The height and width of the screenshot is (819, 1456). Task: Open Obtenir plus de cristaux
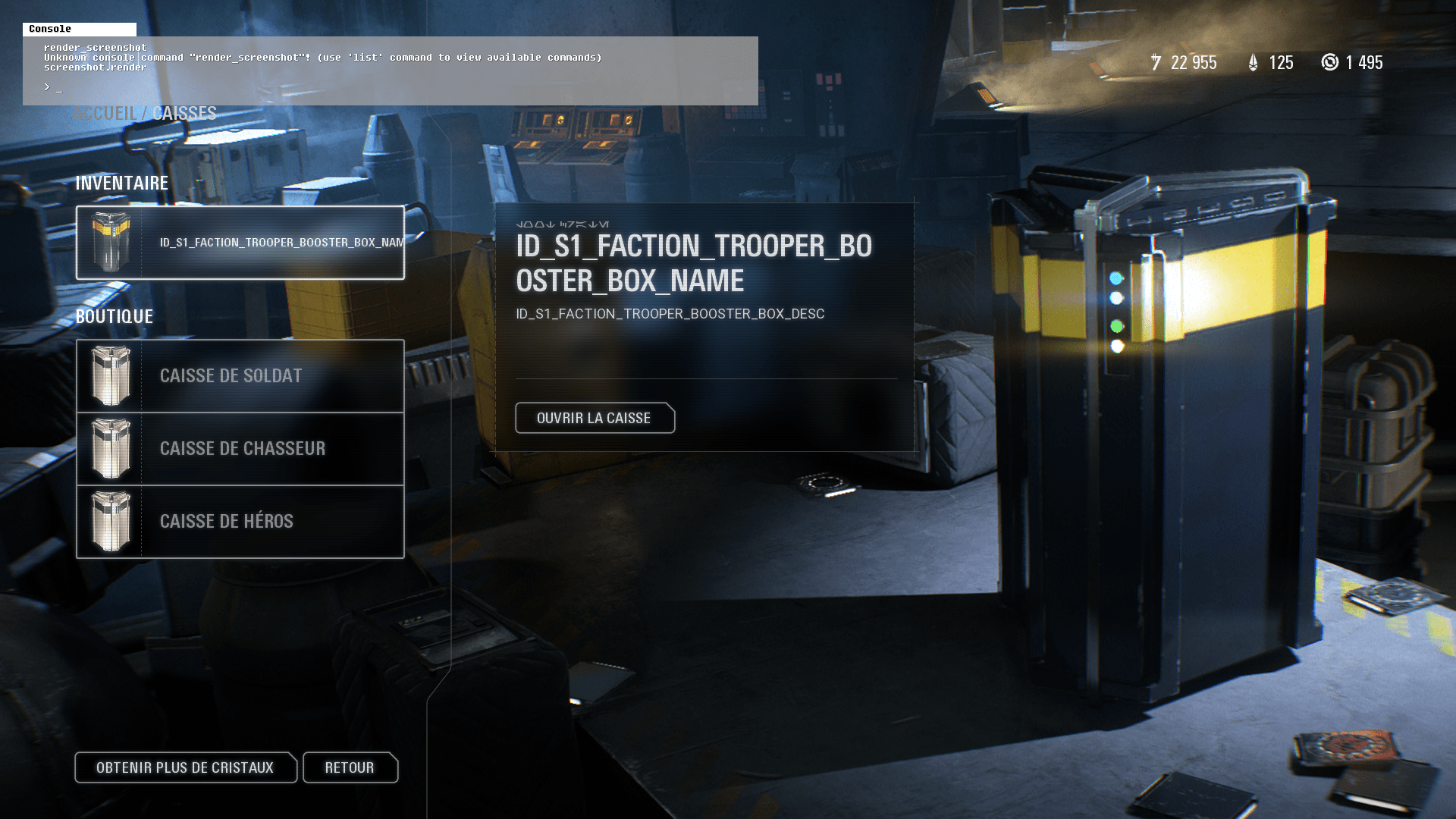(186, 767)
